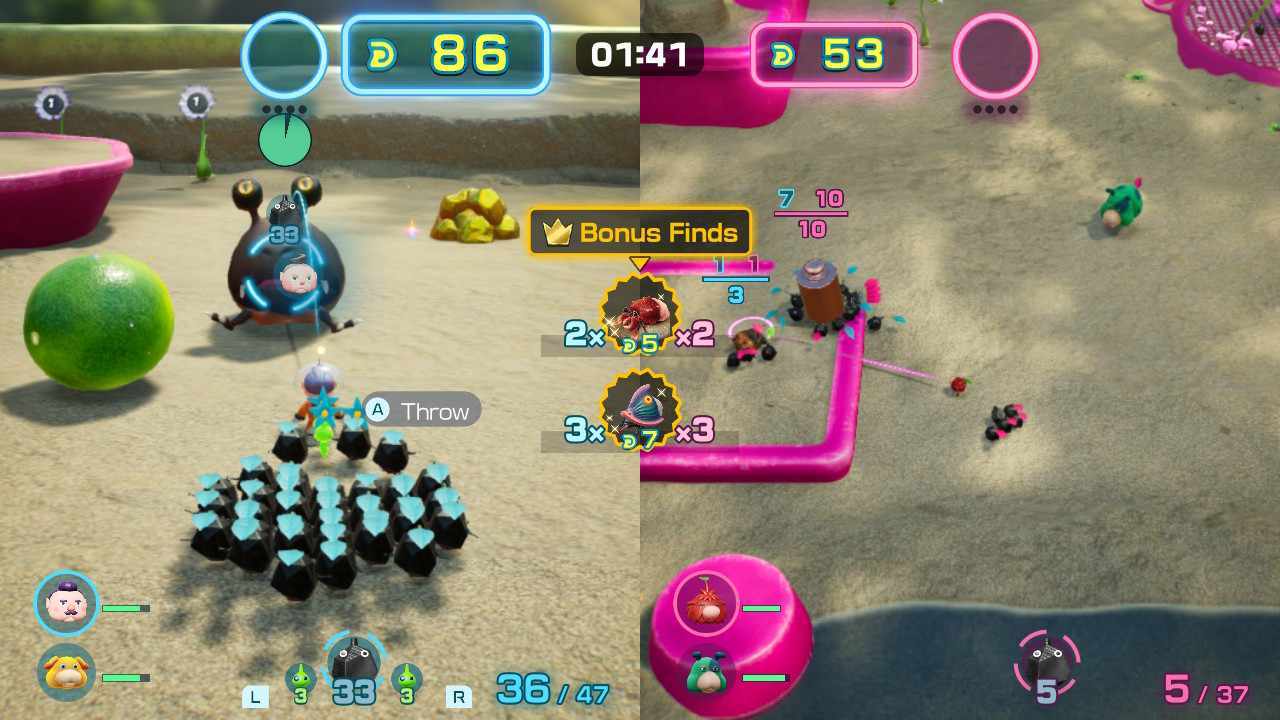The width and height of the screenshot is (1280, 720).
Task: Select the pink team coin counter showing 53
Action: pyautogui.click(x=836, y=56)
